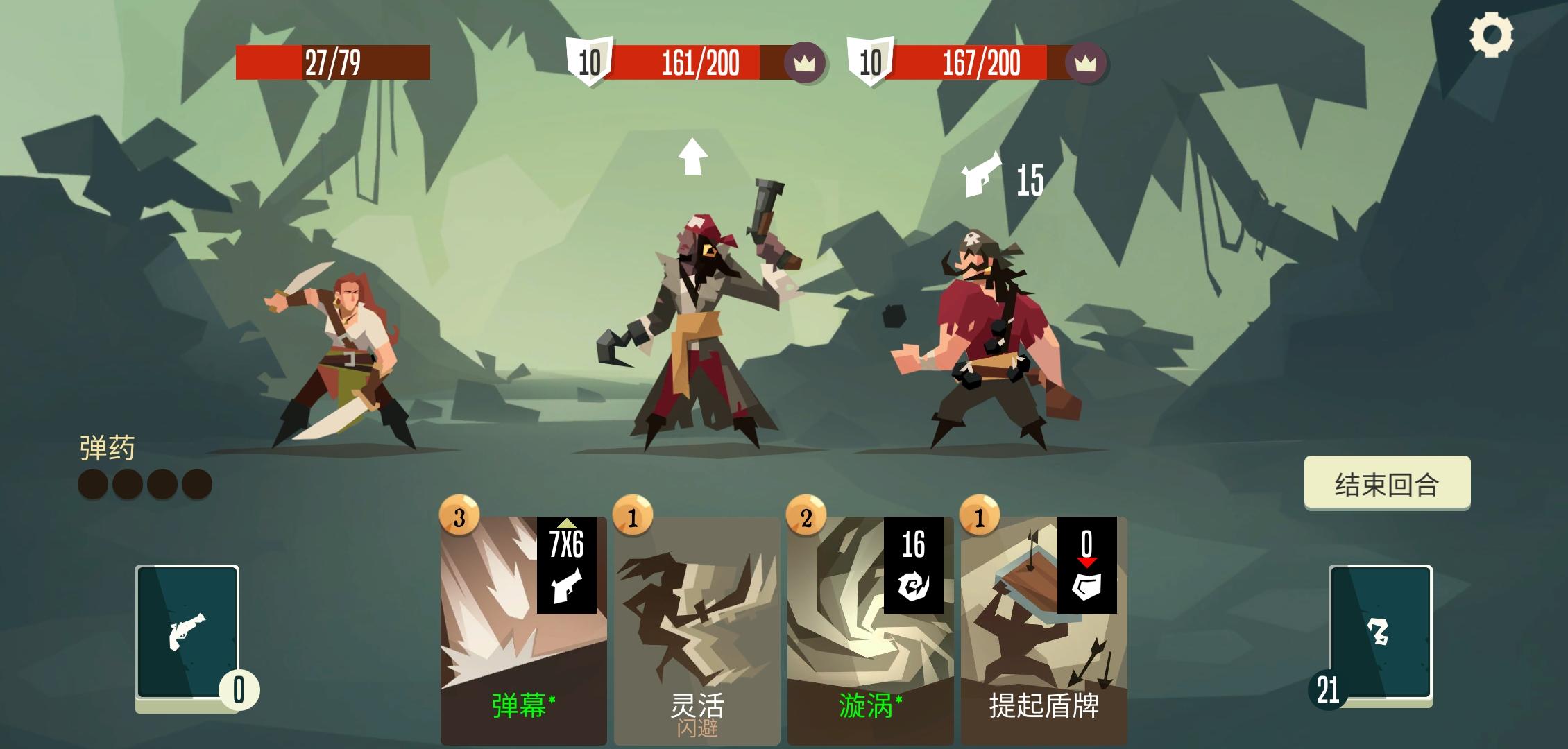This screenshot has width=1568, height=749.
Task: Click the crown icon beside the 167/200 bar
Action: [1086, 62]
